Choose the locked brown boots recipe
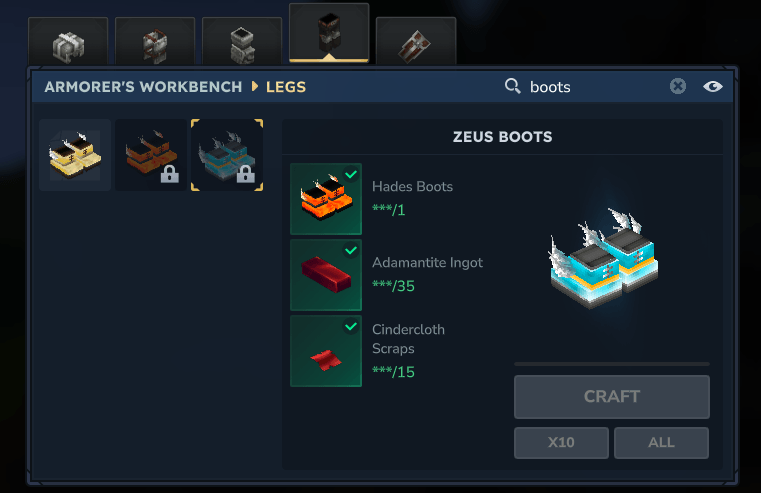The image size is (761, 493). coord(151,155)
